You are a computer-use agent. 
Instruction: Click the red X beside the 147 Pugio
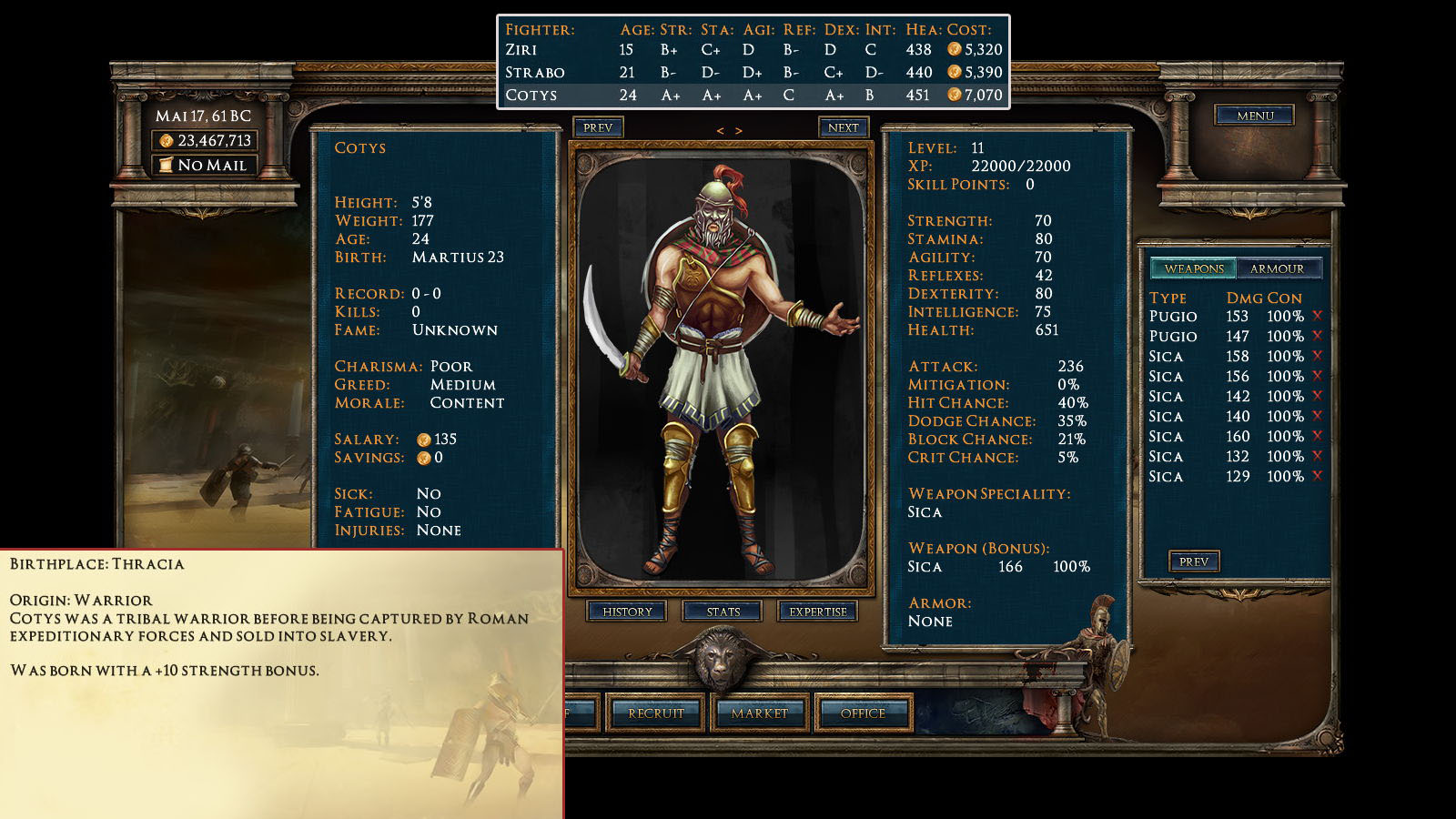[1317, 336]
